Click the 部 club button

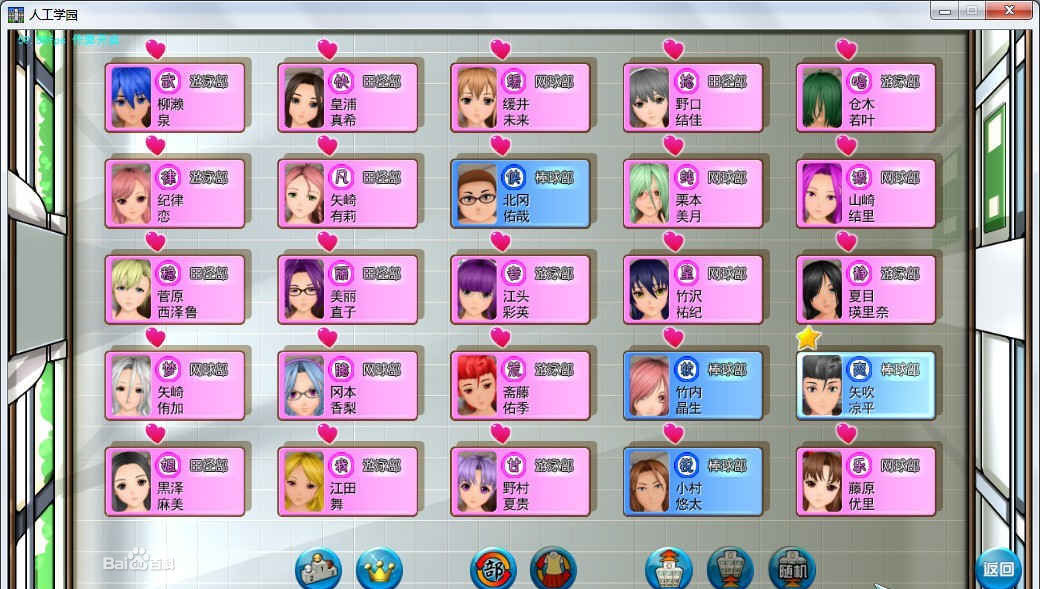[493, 570]
